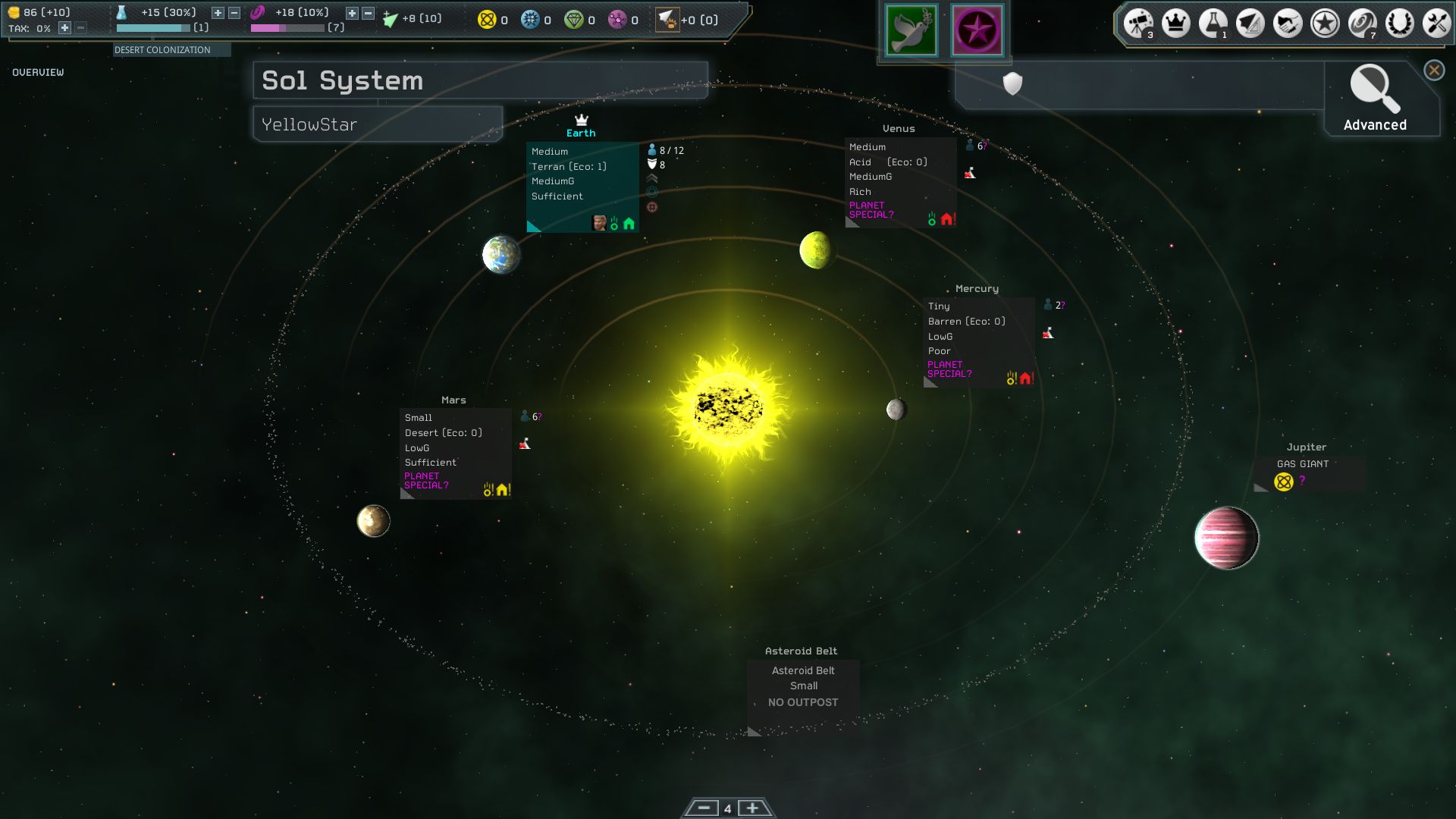Screen dimensions: 1456x819
Task: Open the ship design screen
Action: (x=1250, y=24)
